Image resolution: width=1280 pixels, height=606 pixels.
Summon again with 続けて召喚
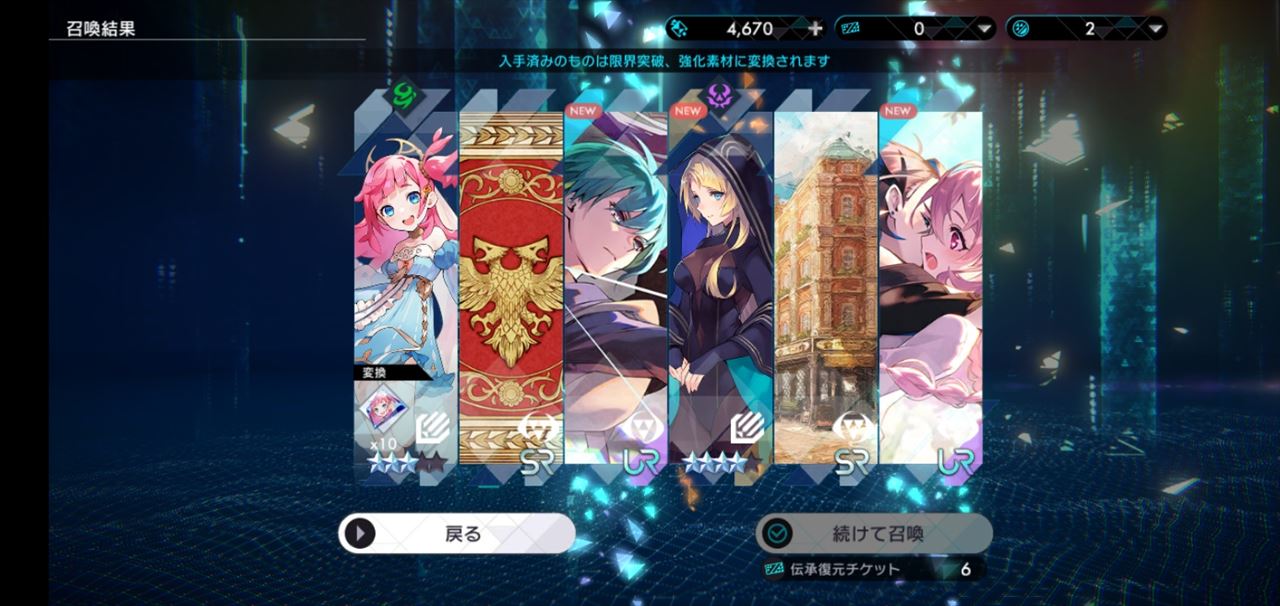[874, 534]
